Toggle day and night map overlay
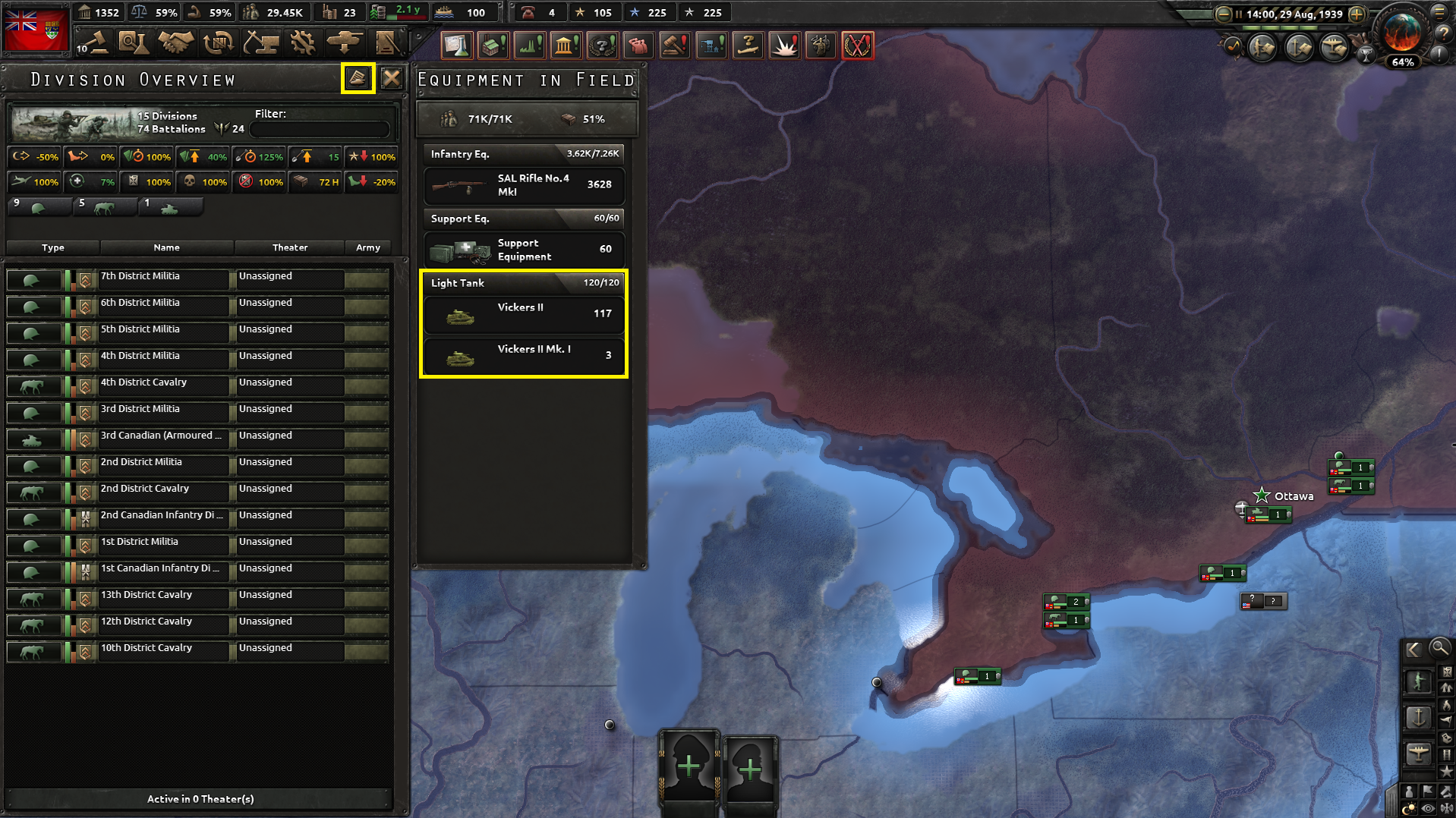This screenshot has width=1456, height=818. click(1410, 806)
